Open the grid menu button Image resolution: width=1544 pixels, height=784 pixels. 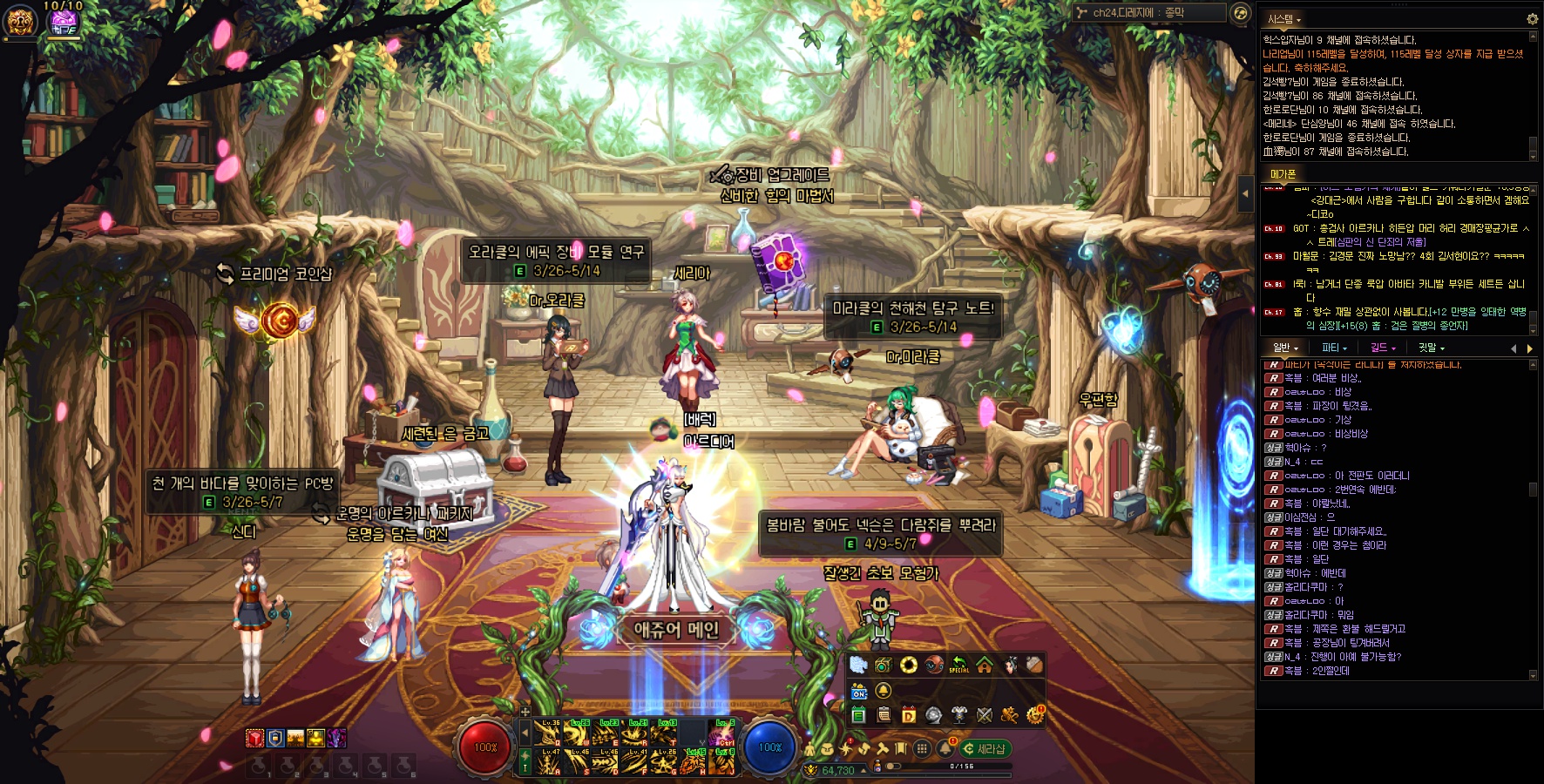pyautogui.click(x=922, y=748)
